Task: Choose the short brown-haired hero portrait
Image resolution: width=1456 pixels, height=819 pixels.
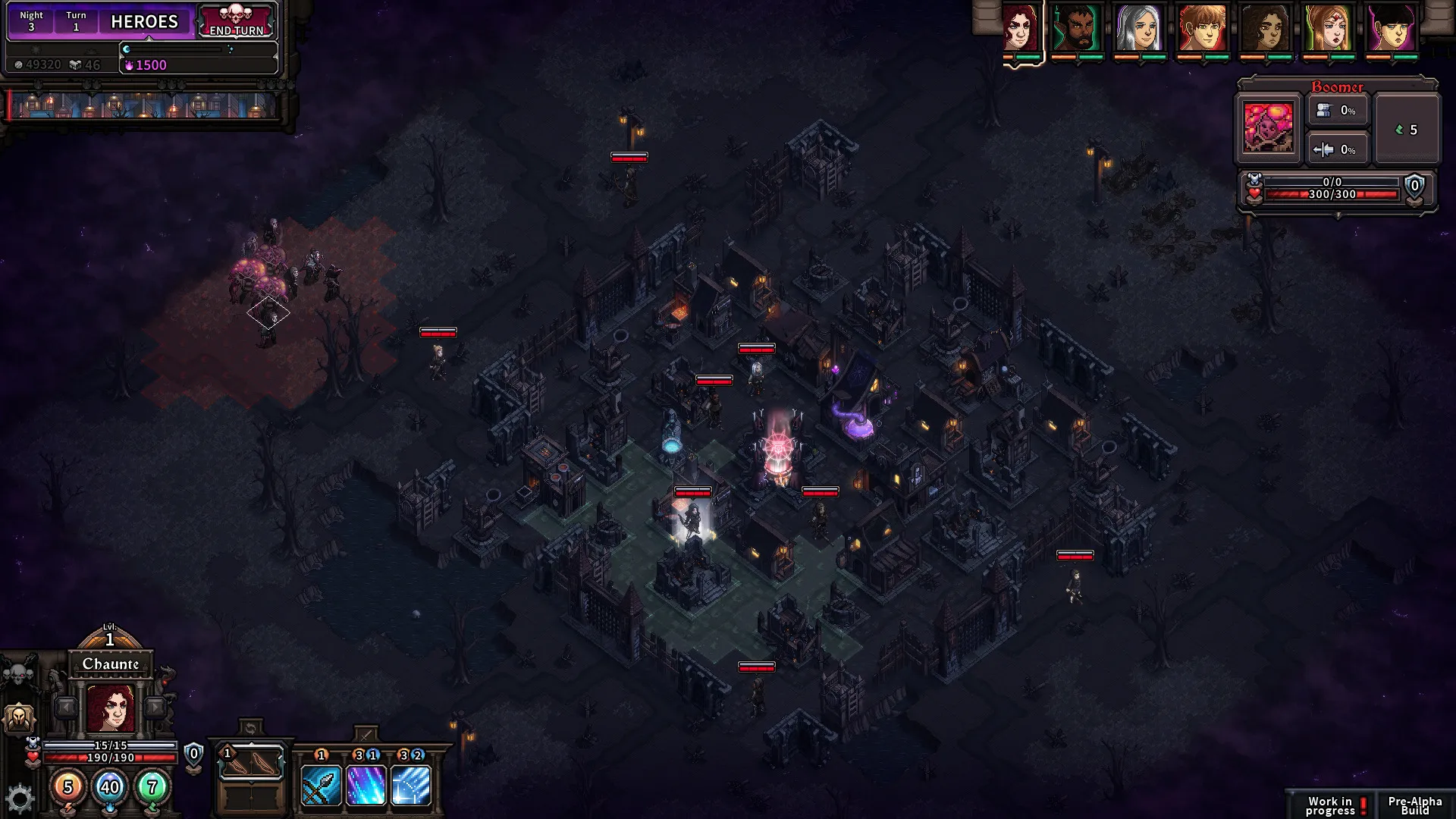Action: (1202, 29)
